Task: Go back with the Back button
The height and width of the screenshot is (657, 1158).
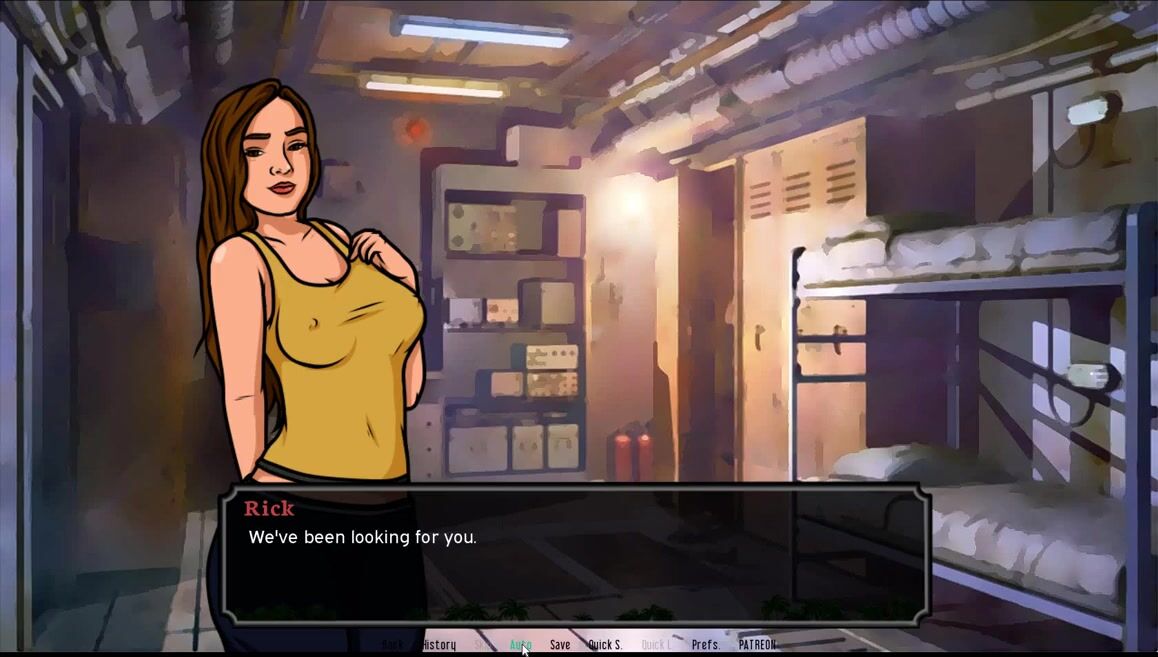Action: coord(393,645)
